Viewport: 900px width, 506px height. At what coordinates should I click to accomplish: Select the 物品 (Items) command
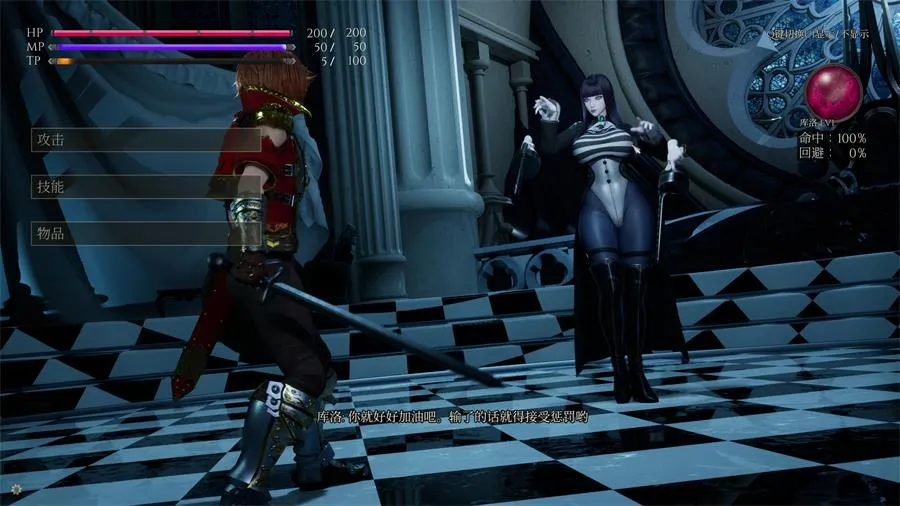(x=146, y=233)
